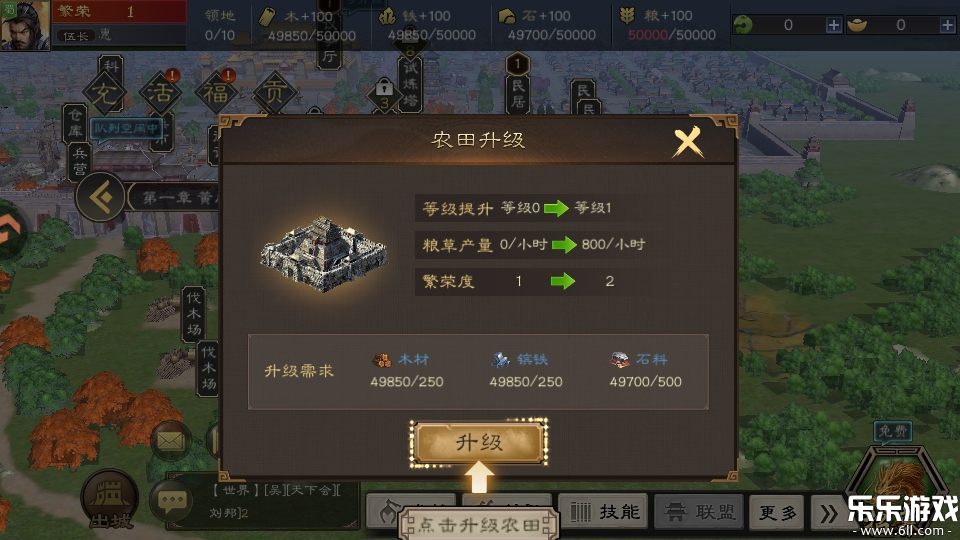
Task: Click the 升级 upgrade button
Action: [x=479, y=443]
